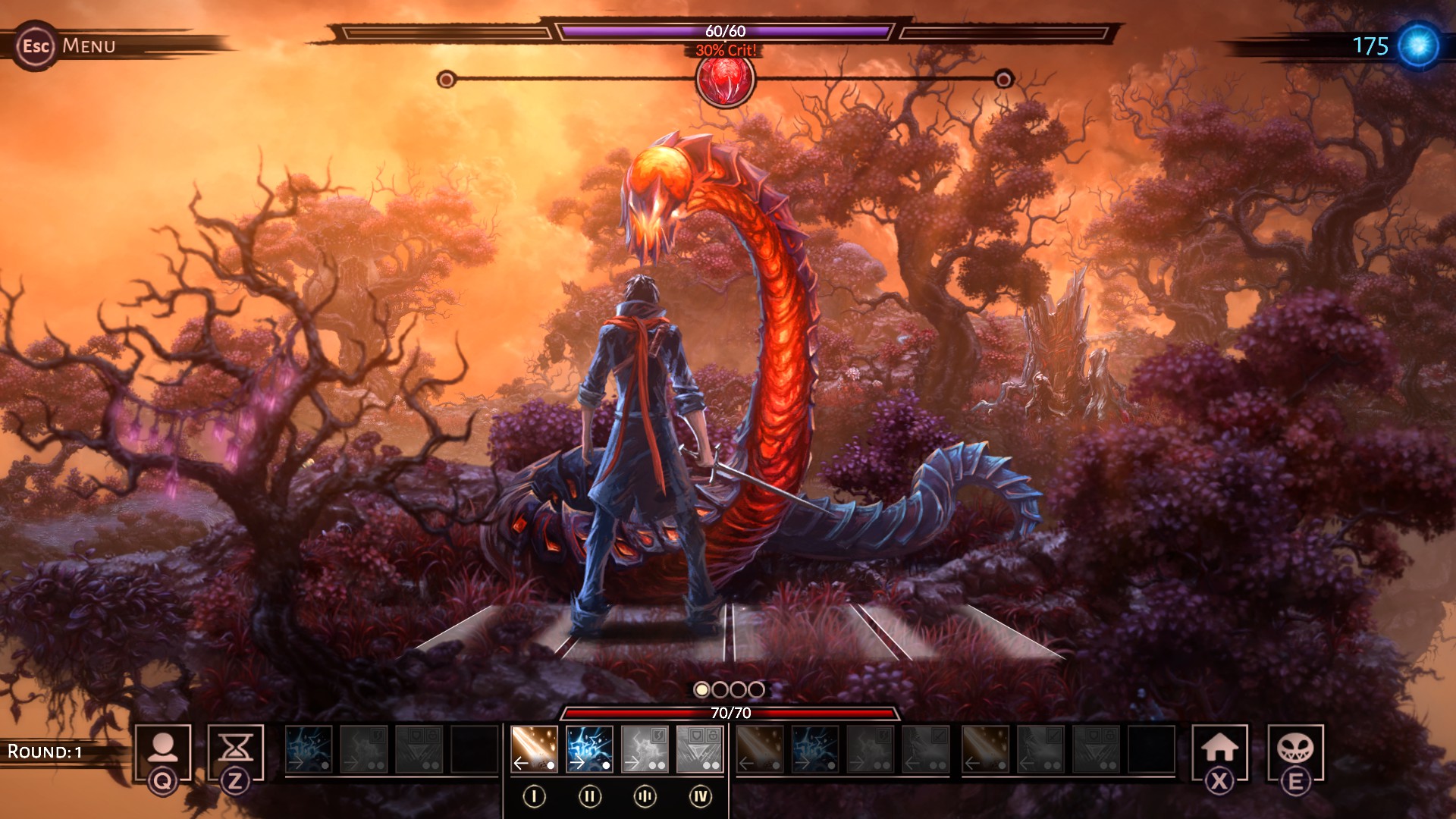Select the active blue lightning skill
This screenshot has height=819, width=1456.
pyautogui.click(x=589, y=748)
